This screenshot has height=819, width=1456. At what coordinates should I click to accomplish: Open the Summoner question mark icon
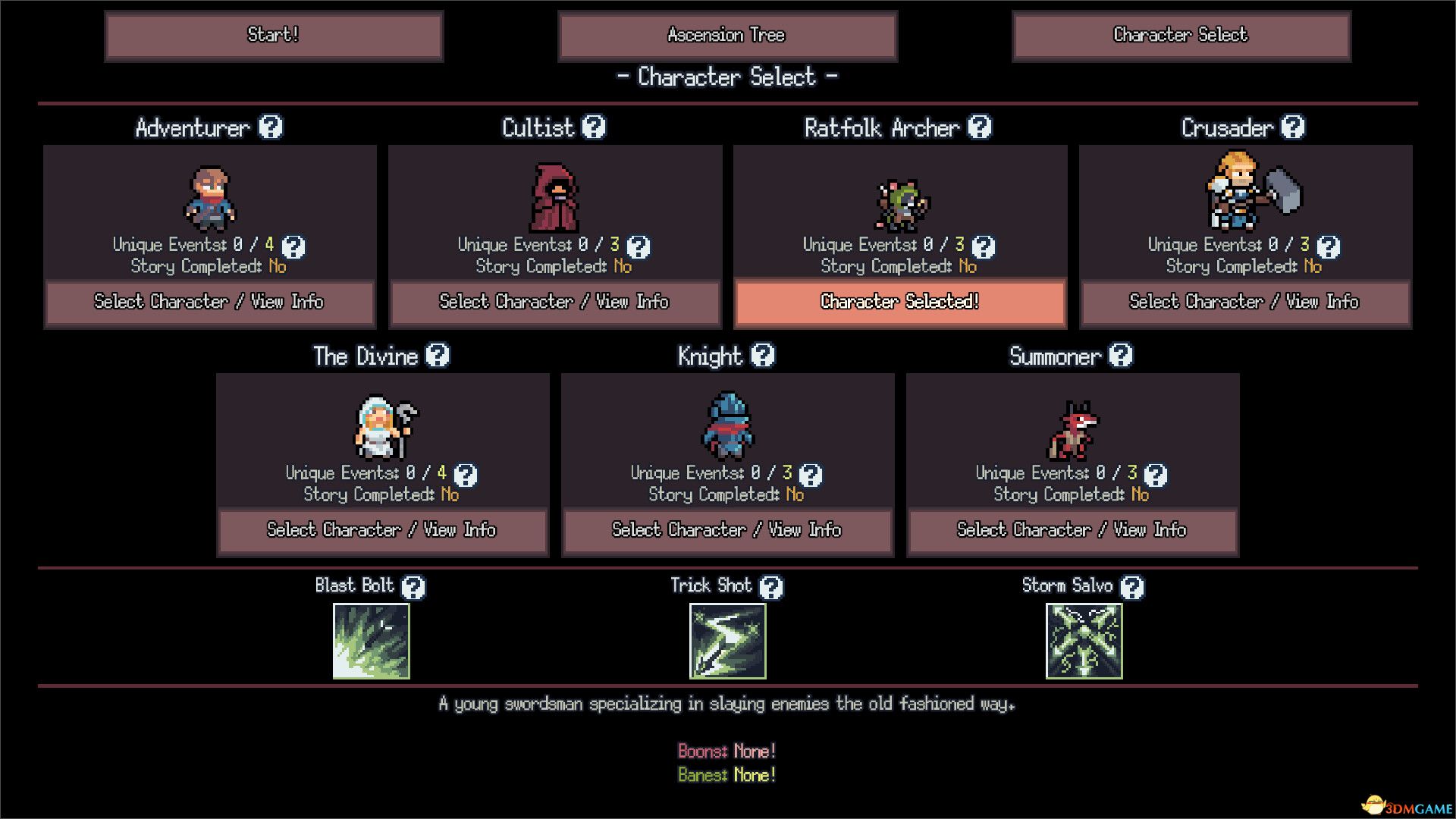pyautogui.click(x=1120, y=355)
